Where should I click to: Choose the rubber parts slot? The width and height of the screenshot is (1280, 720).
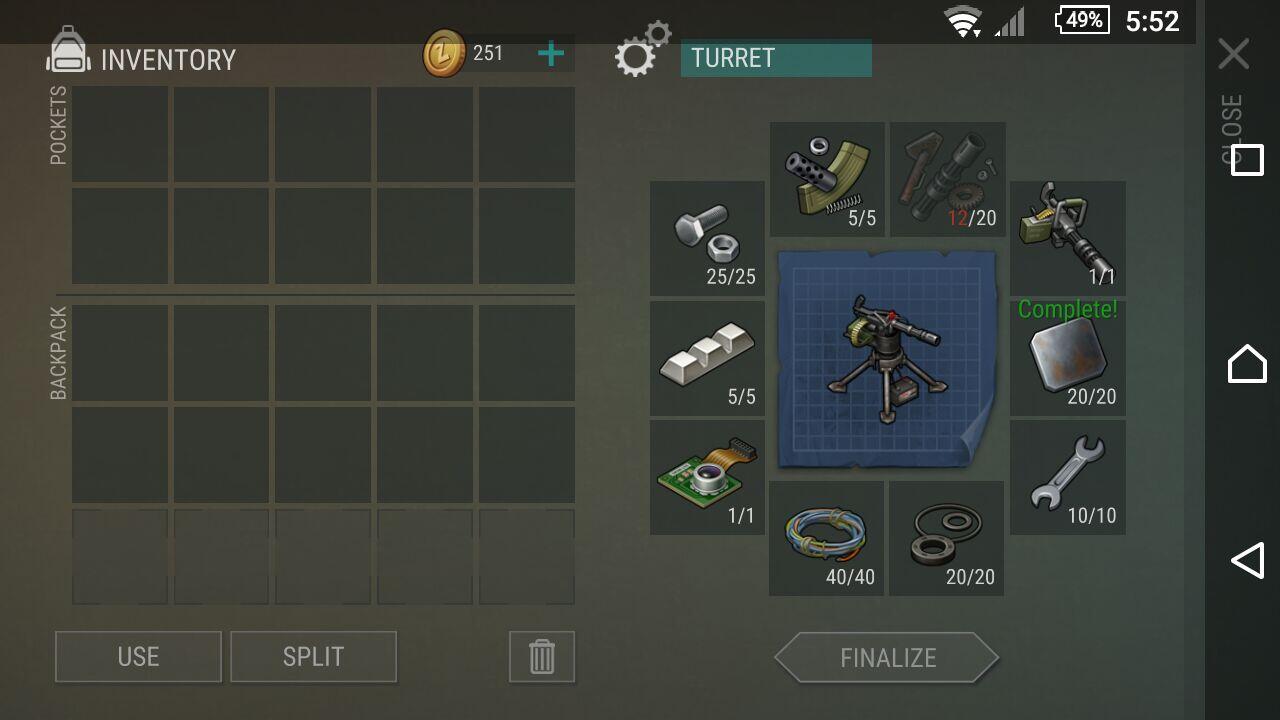click(946, 538)
